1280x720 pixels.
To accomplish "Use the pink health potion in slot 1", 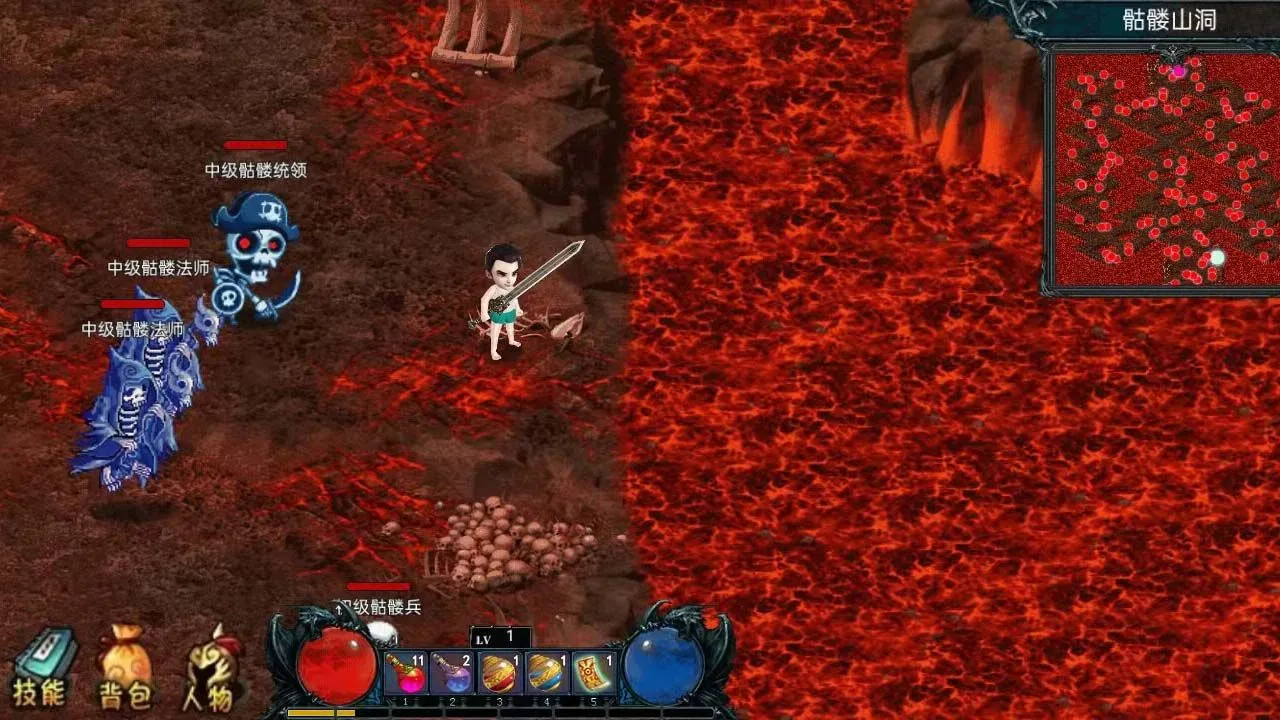I will pos(406,672).
